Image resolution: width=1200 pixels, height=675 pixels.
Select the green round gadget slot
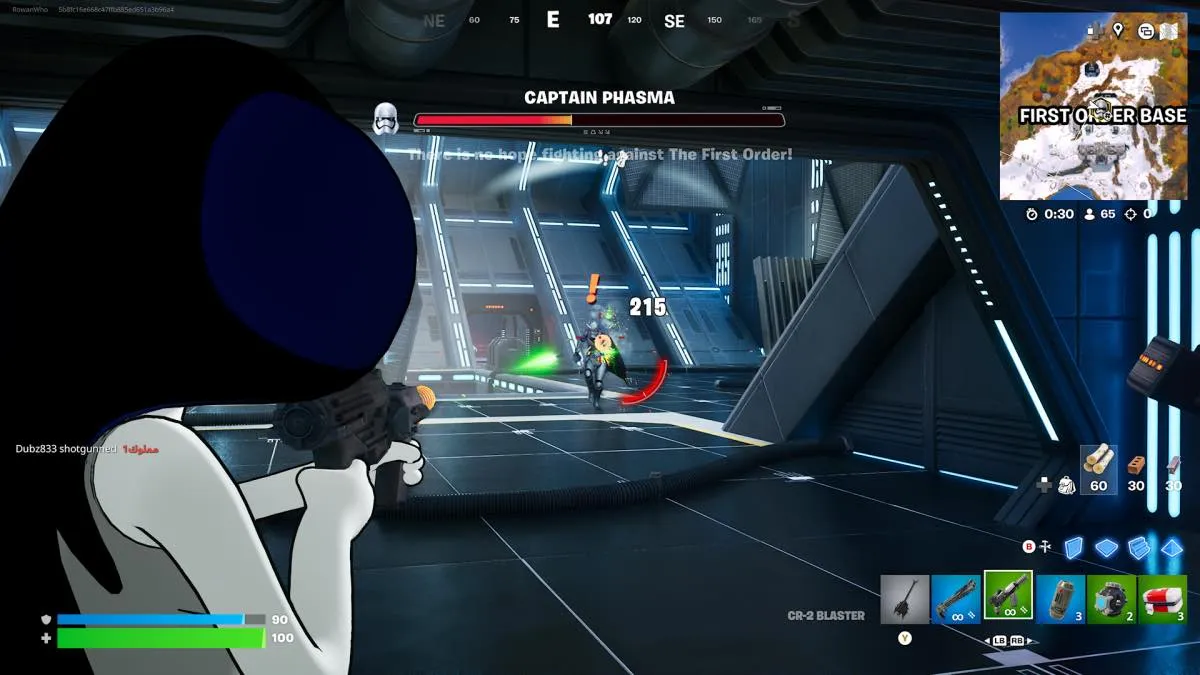(x=1111, y=599)
